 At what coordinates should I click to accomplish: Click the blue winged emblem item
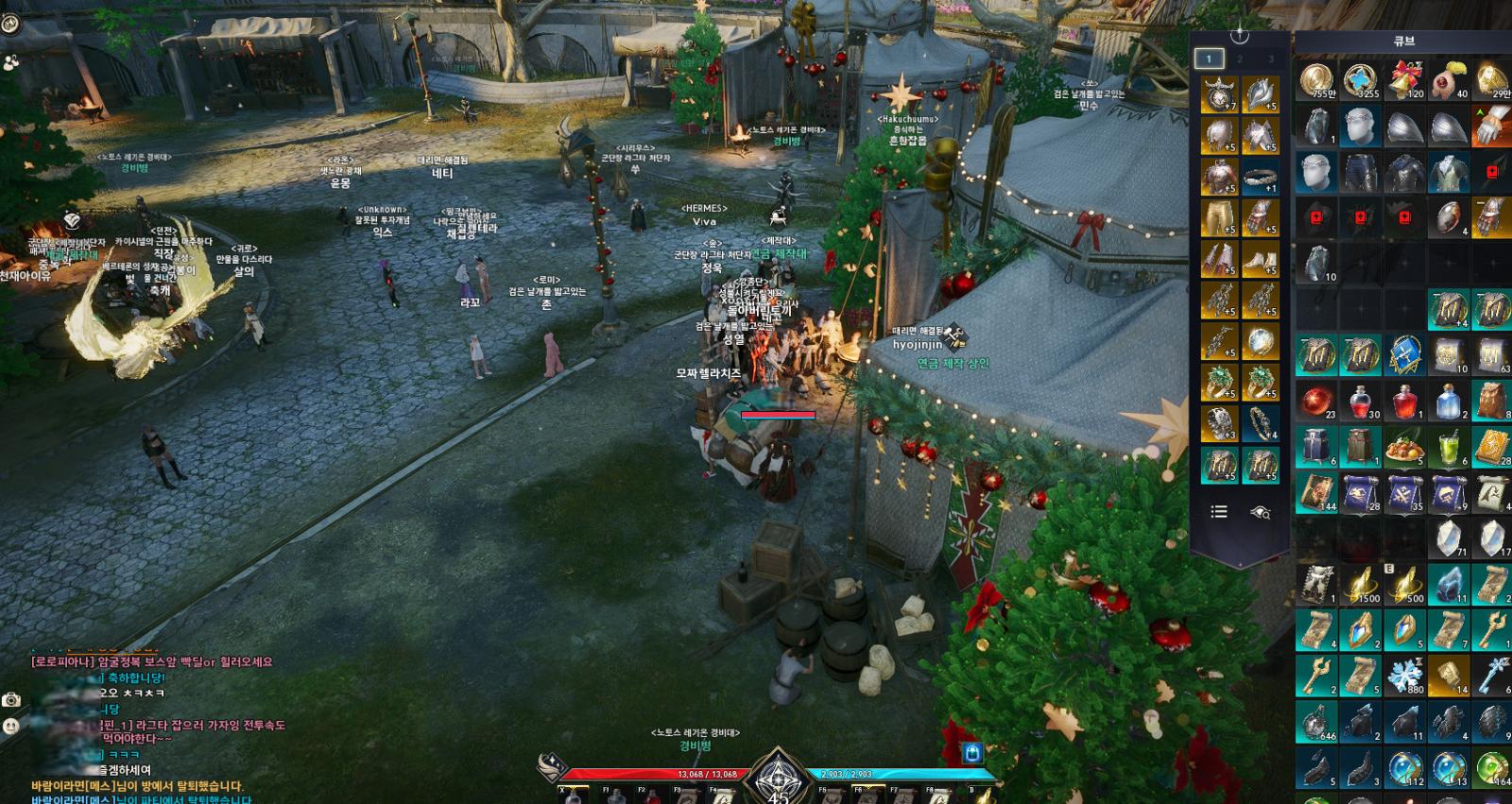tap(1406, 355)
